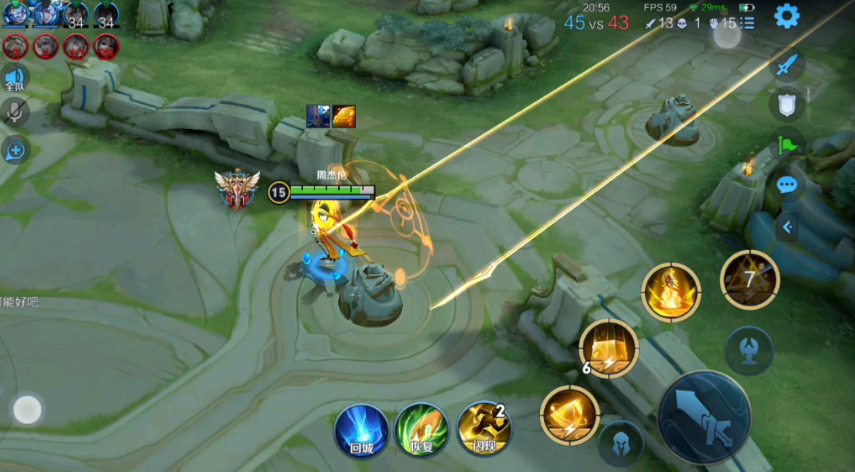Target minions with the helmet button
This screenshot has width=855, height=472.
(620, 442)
